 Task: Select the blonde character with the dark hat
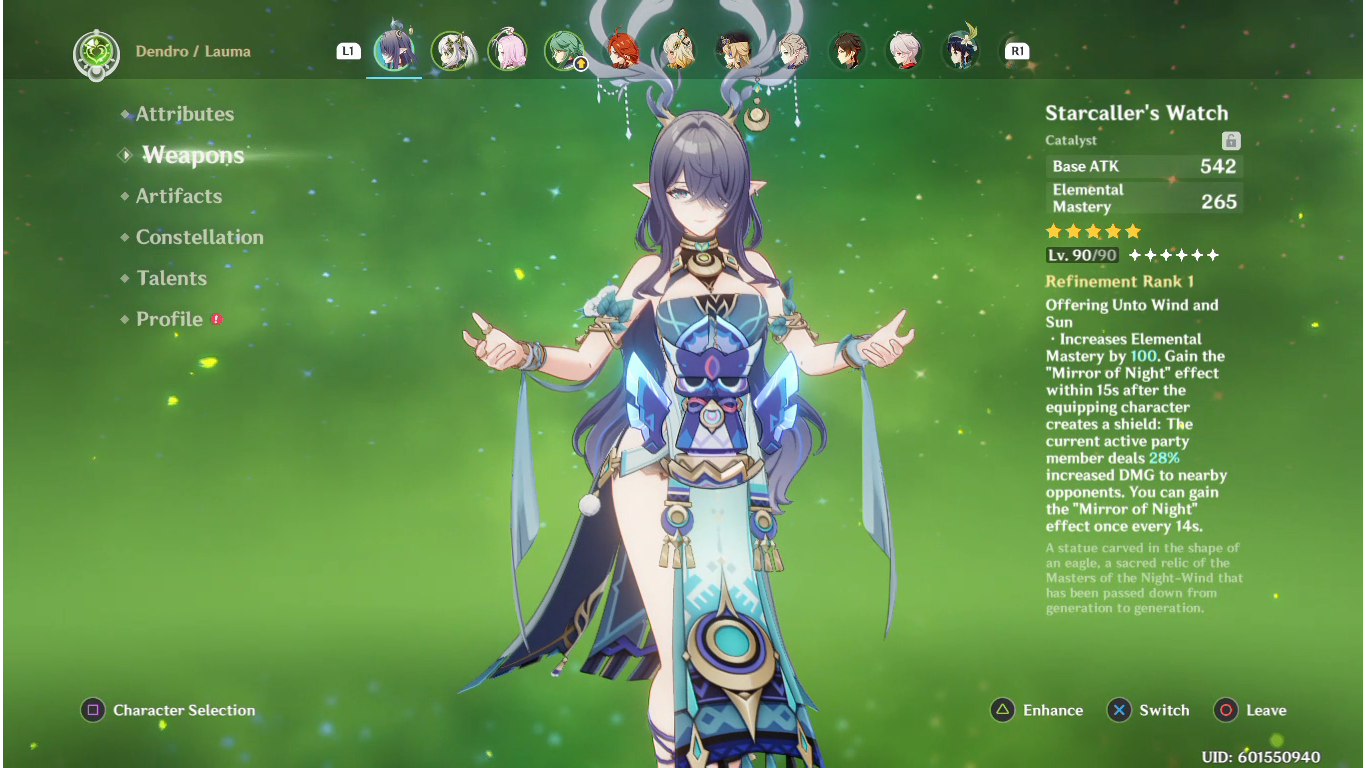click(735, 50)
